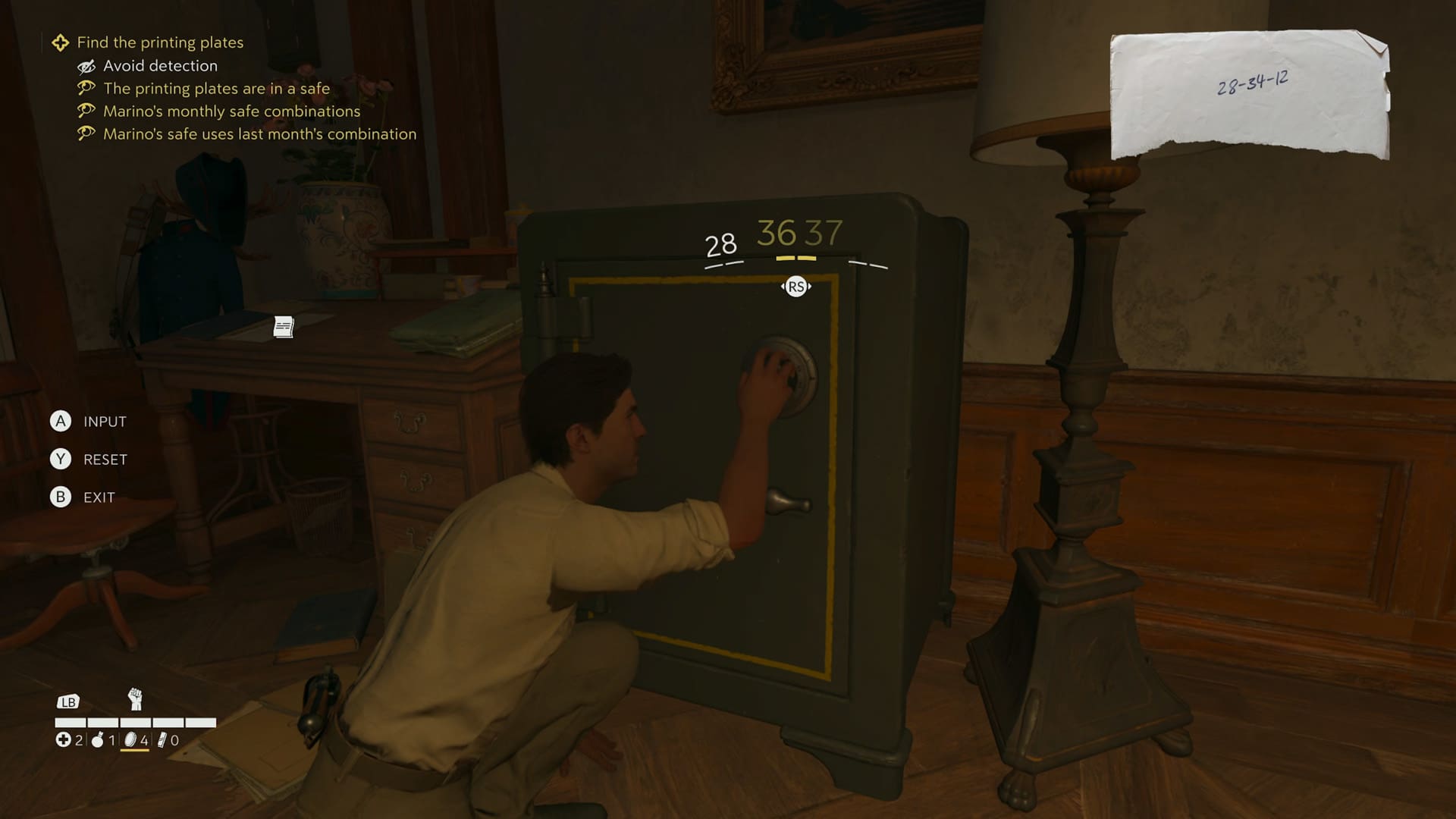The width and height of the screenshot is (1456, 819).
Task: Click the crossed-eye Avoid detection icon
Action: point(86,66)
